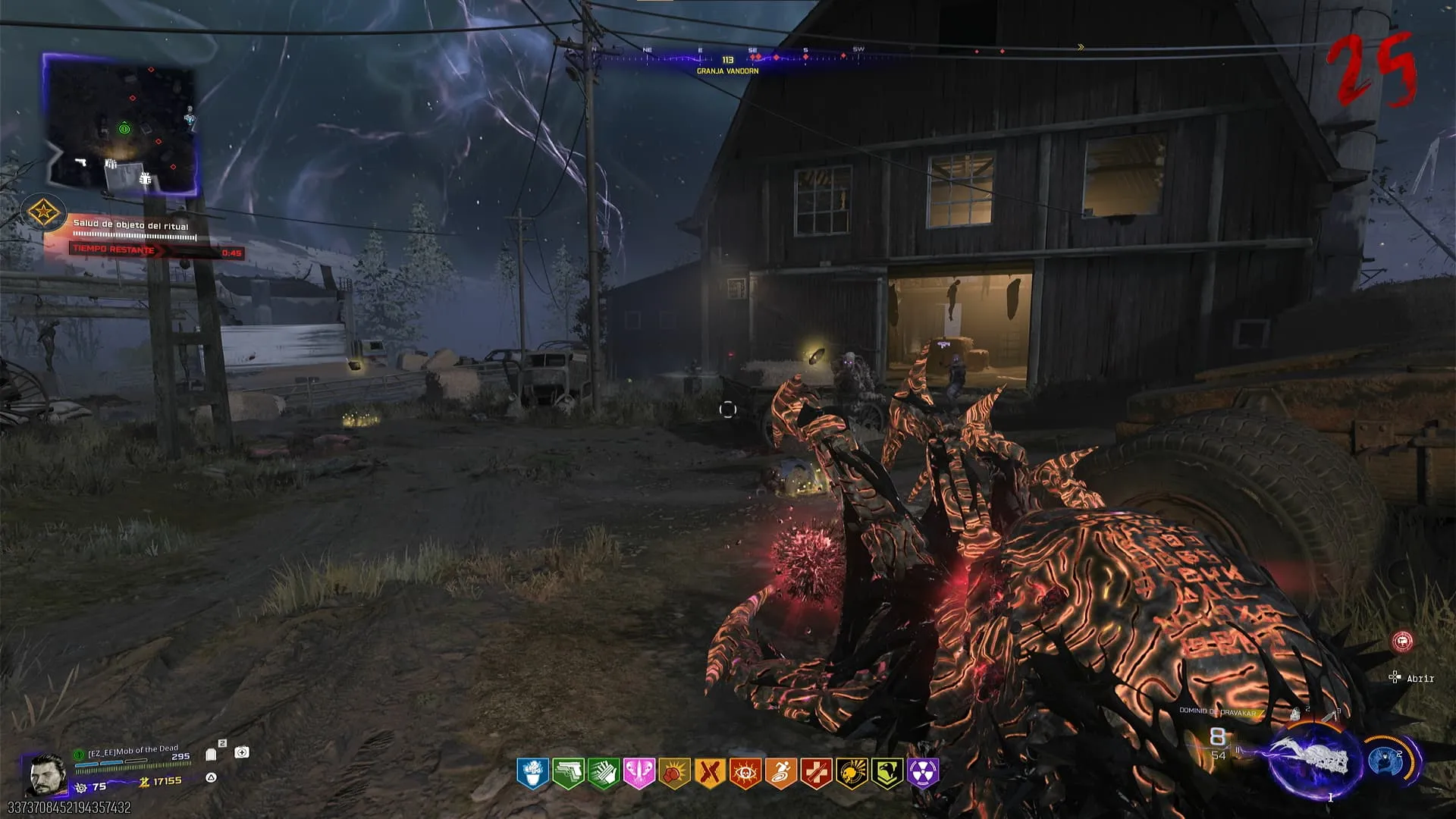Choose the black eagle head perk
This screenshot has height=819, width=1456.
pyautogui.click(x=887, y=773)
